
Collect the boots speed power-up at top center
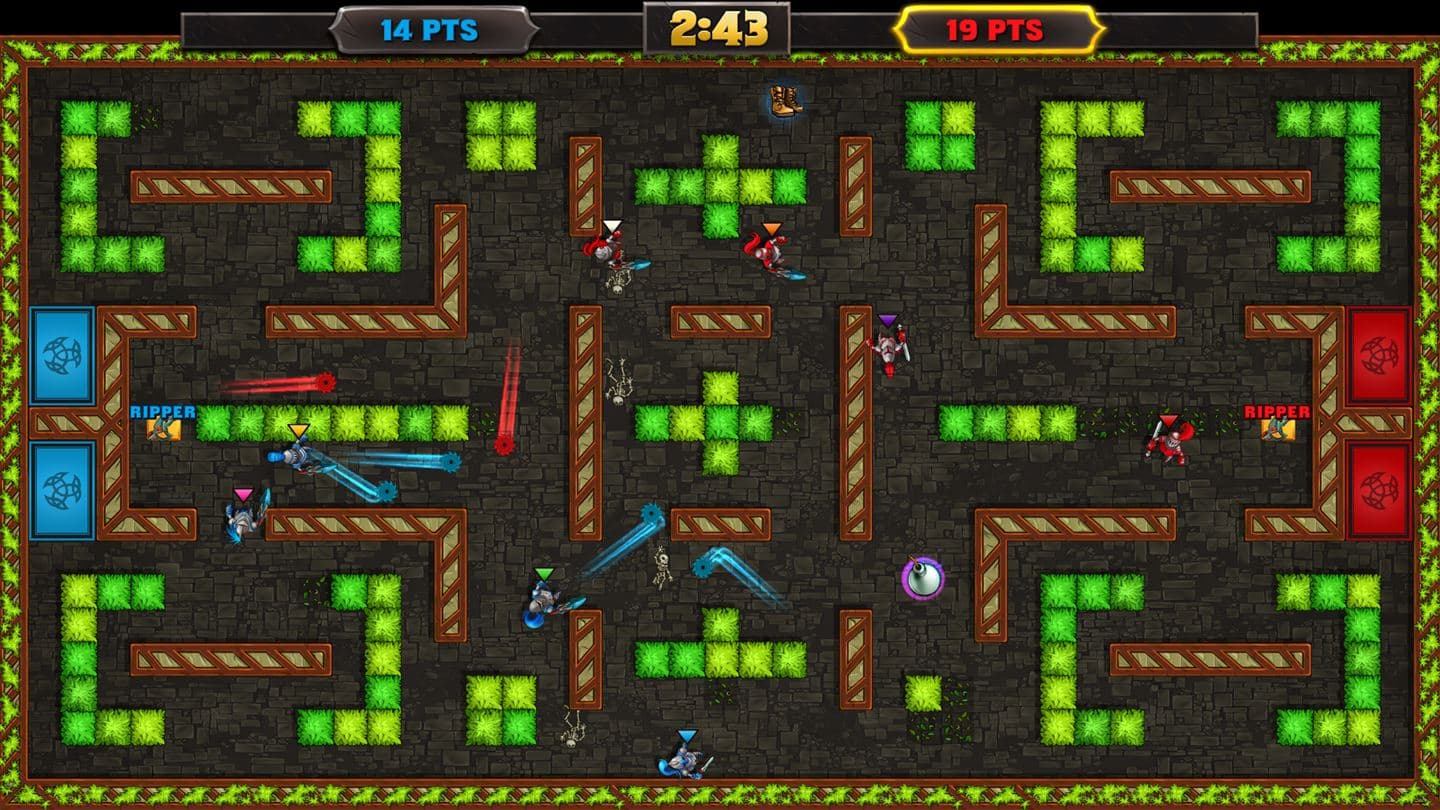click(x=783, y=100)
